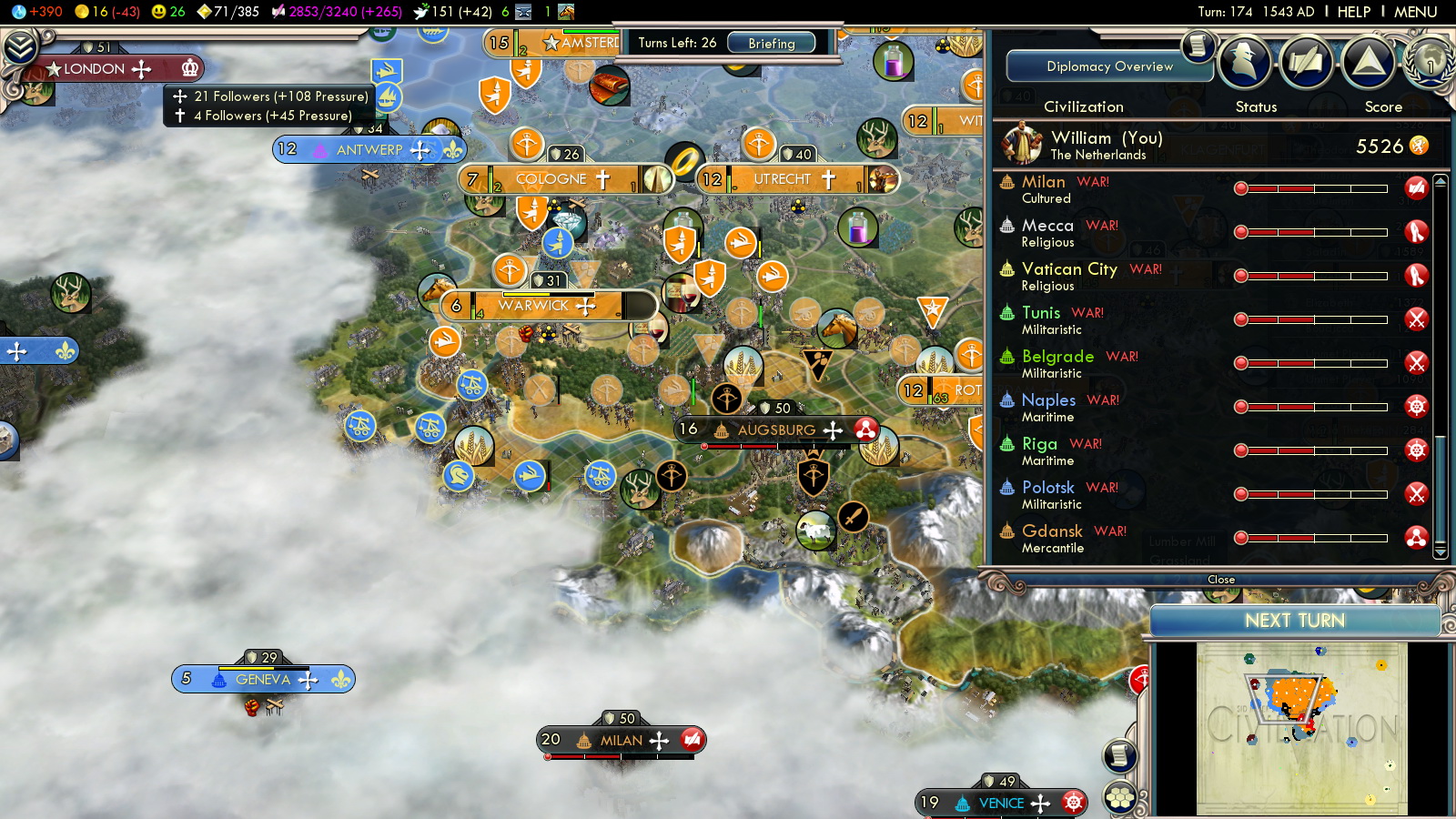
Task: Pick Belgrade from the diplomacy list
Action: [x=1057, y=357]
